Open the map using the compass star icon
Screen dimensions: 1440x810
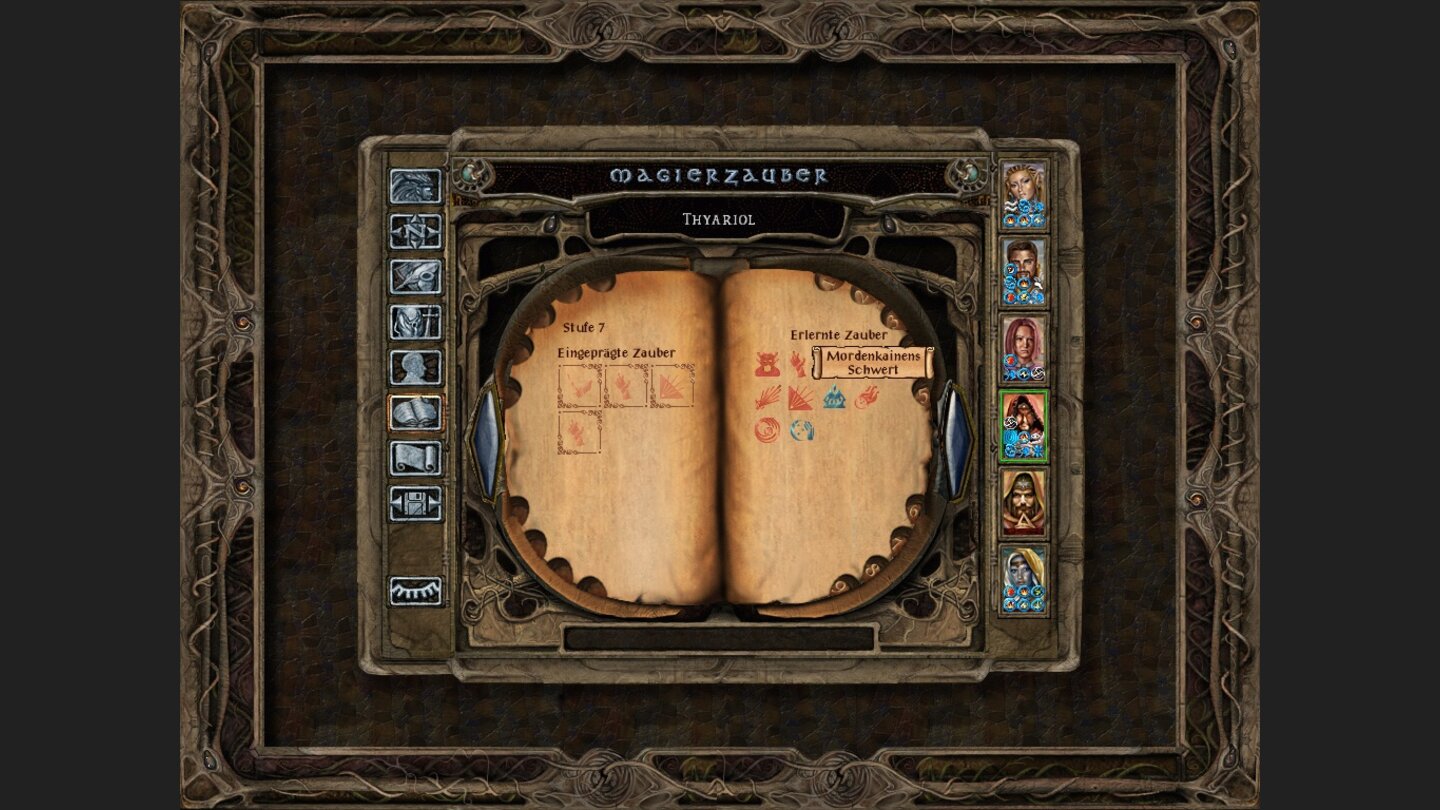414,231
